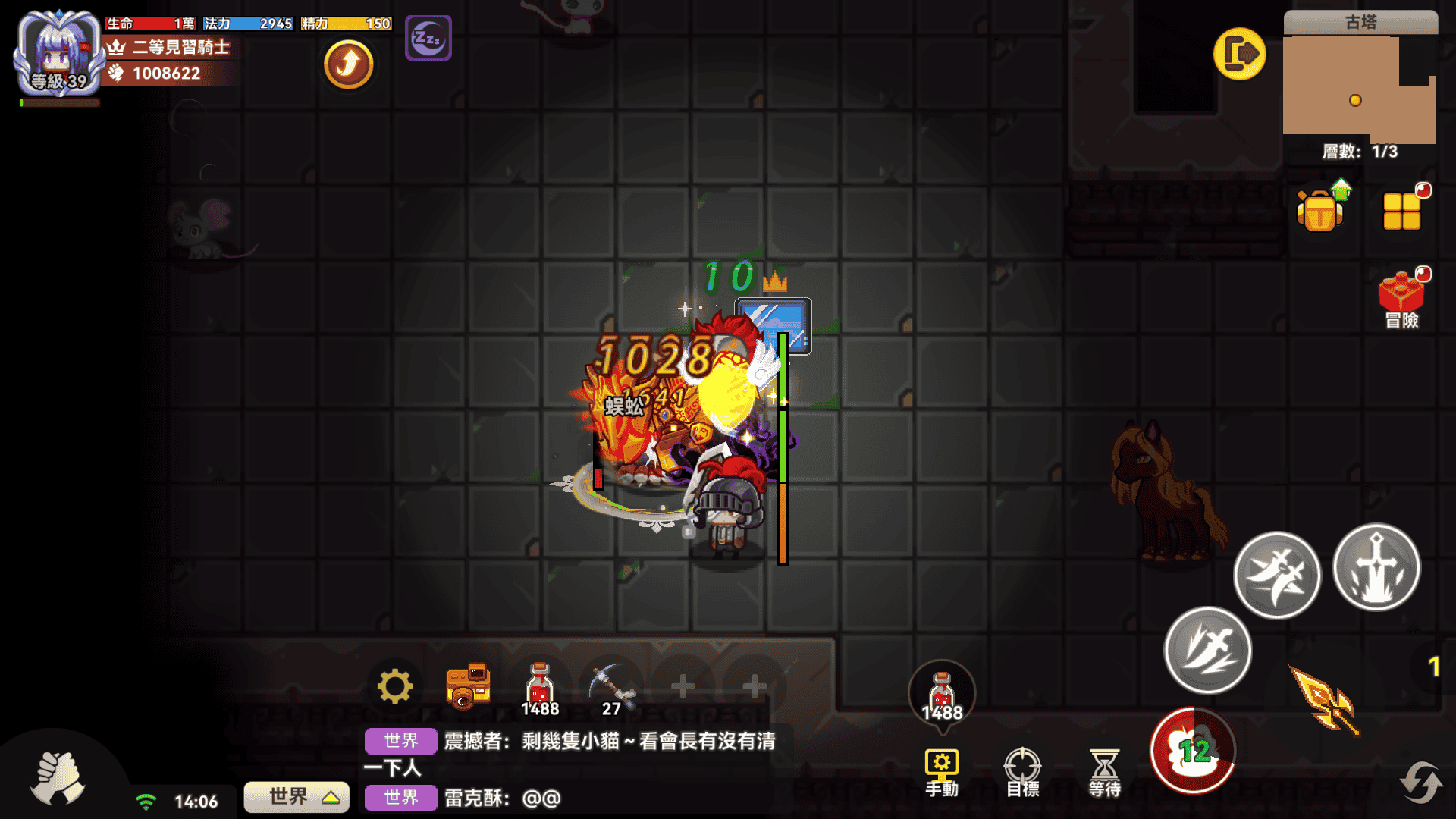Toggle the 手動 manual mode button
Viewport: 1456px width, 819px height.
942,772
